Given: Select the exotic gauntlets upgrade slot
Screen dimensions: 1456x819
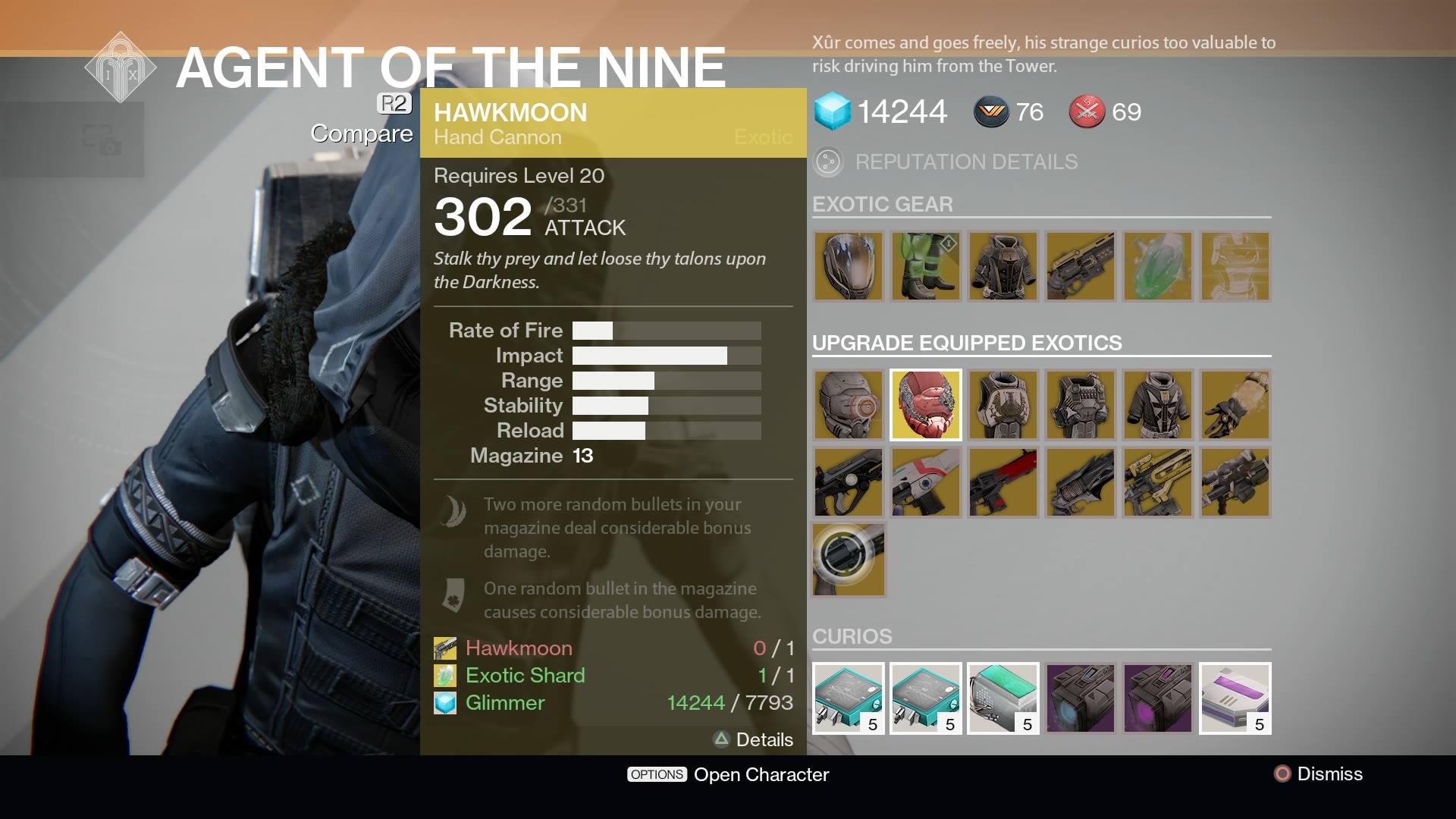Looking at the screenshot, I should [1235, 405].
